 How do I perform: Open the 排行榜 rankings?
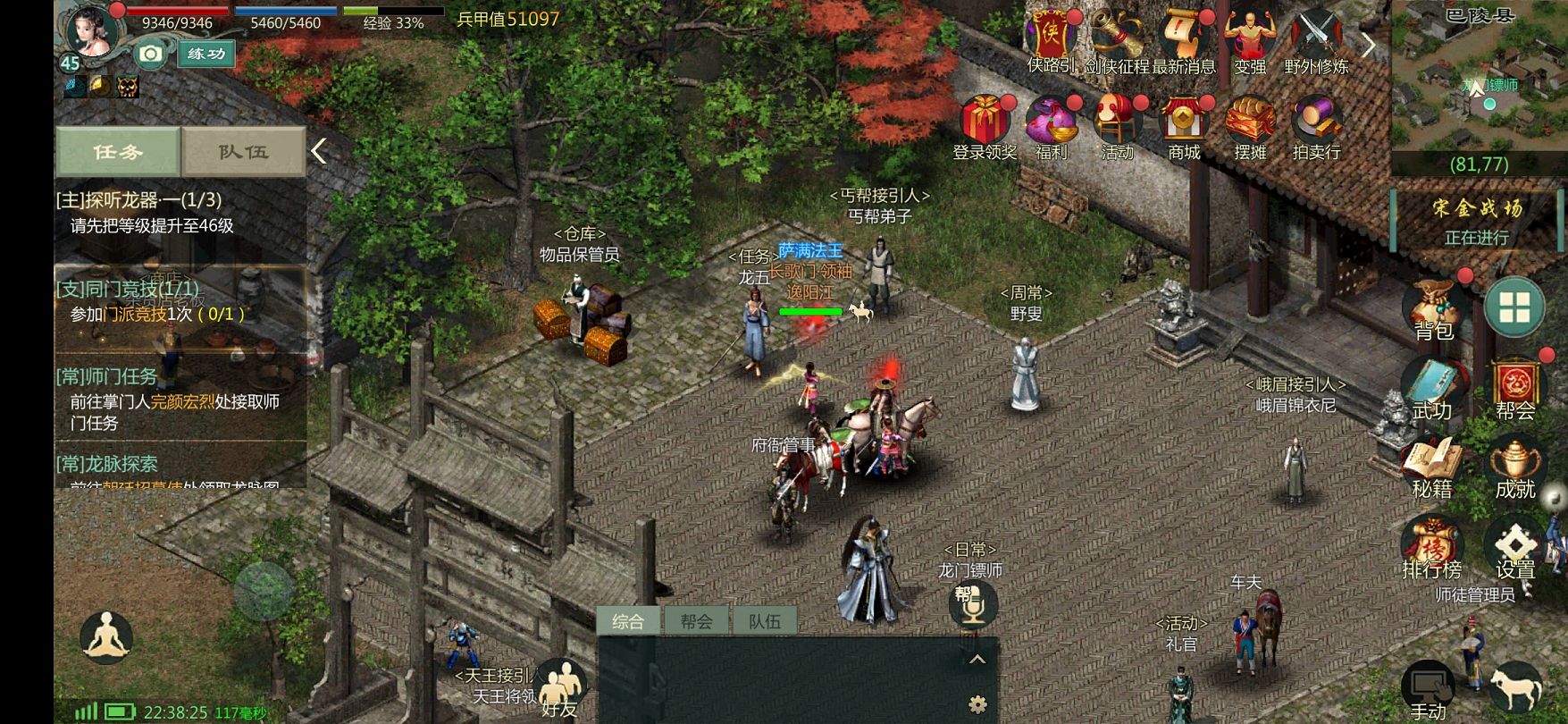pyautogui.click(x=1431, y=548)
